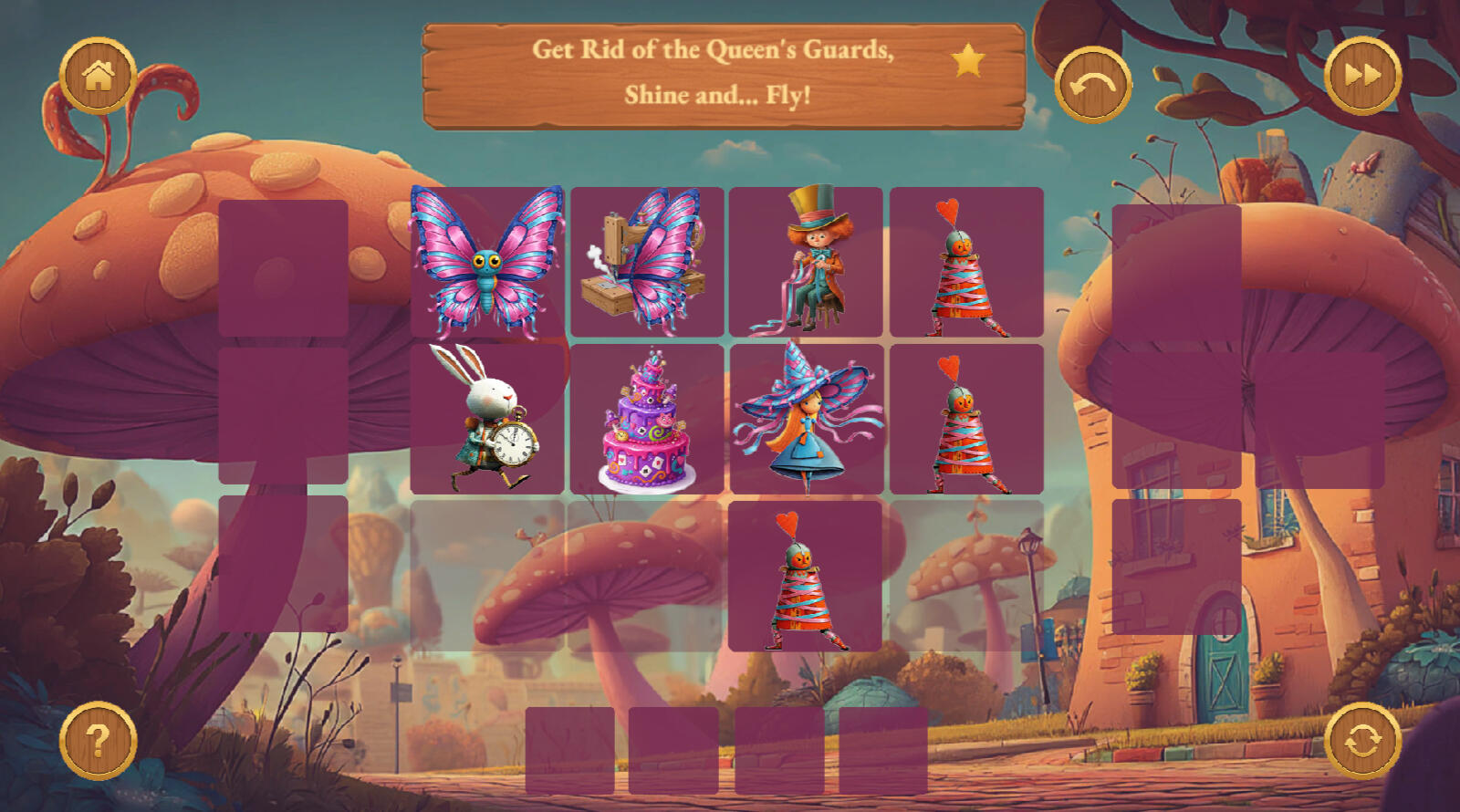This screenshot has width=1460, height=812.
Task: Click the gold star on the wooden sign
Action: point(968,61)
